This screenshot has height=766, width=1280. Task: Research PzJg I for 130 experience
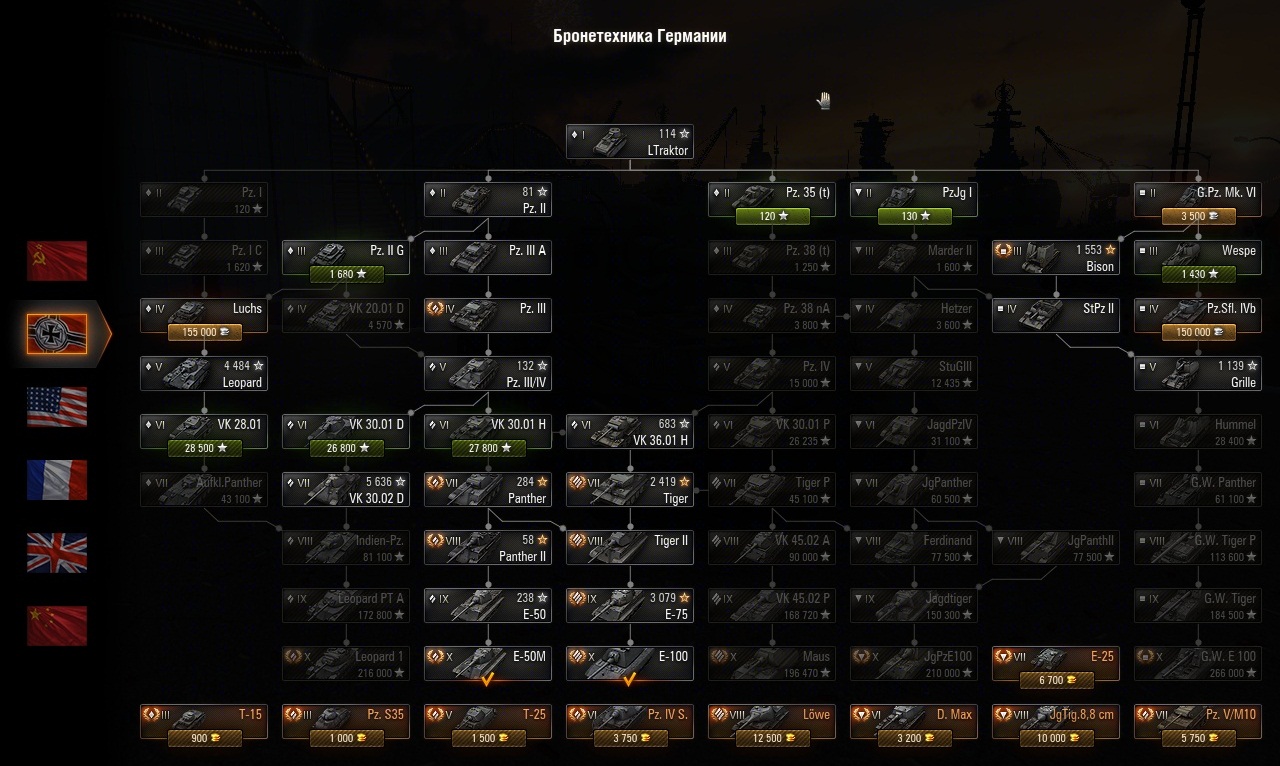pos(913,216)
